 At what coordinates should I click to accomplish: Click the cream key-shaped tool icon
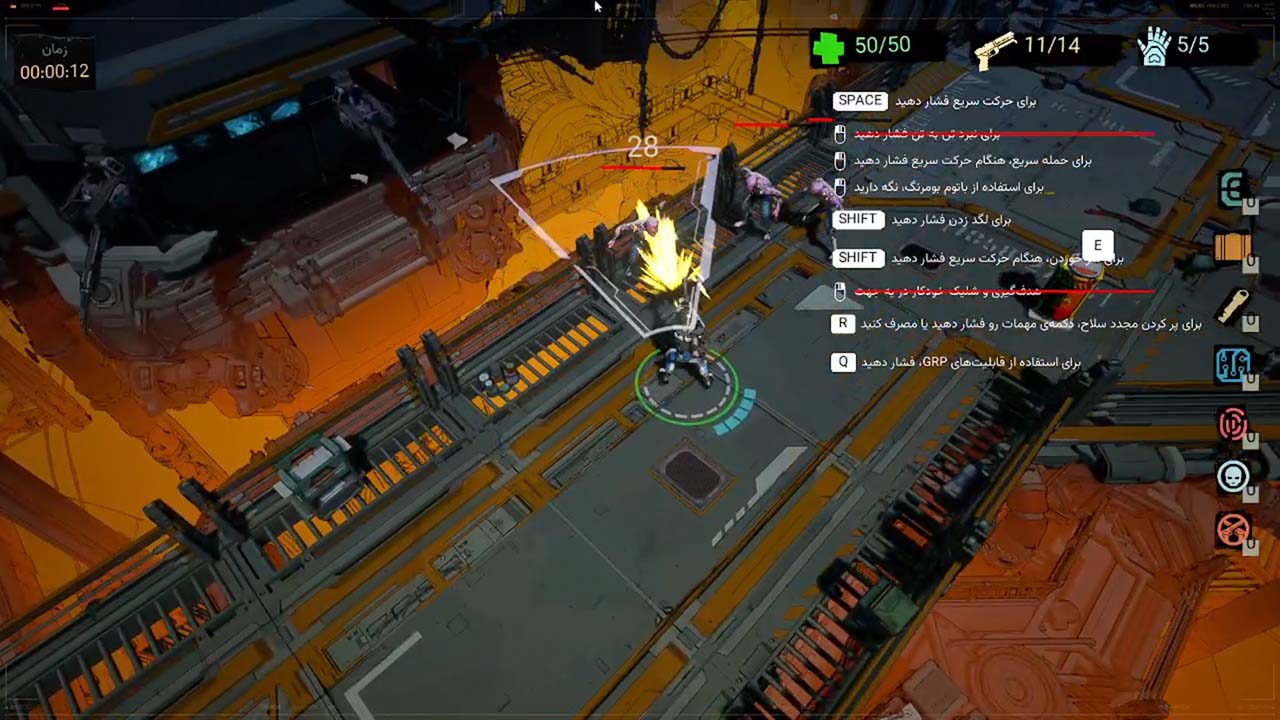1233,305
